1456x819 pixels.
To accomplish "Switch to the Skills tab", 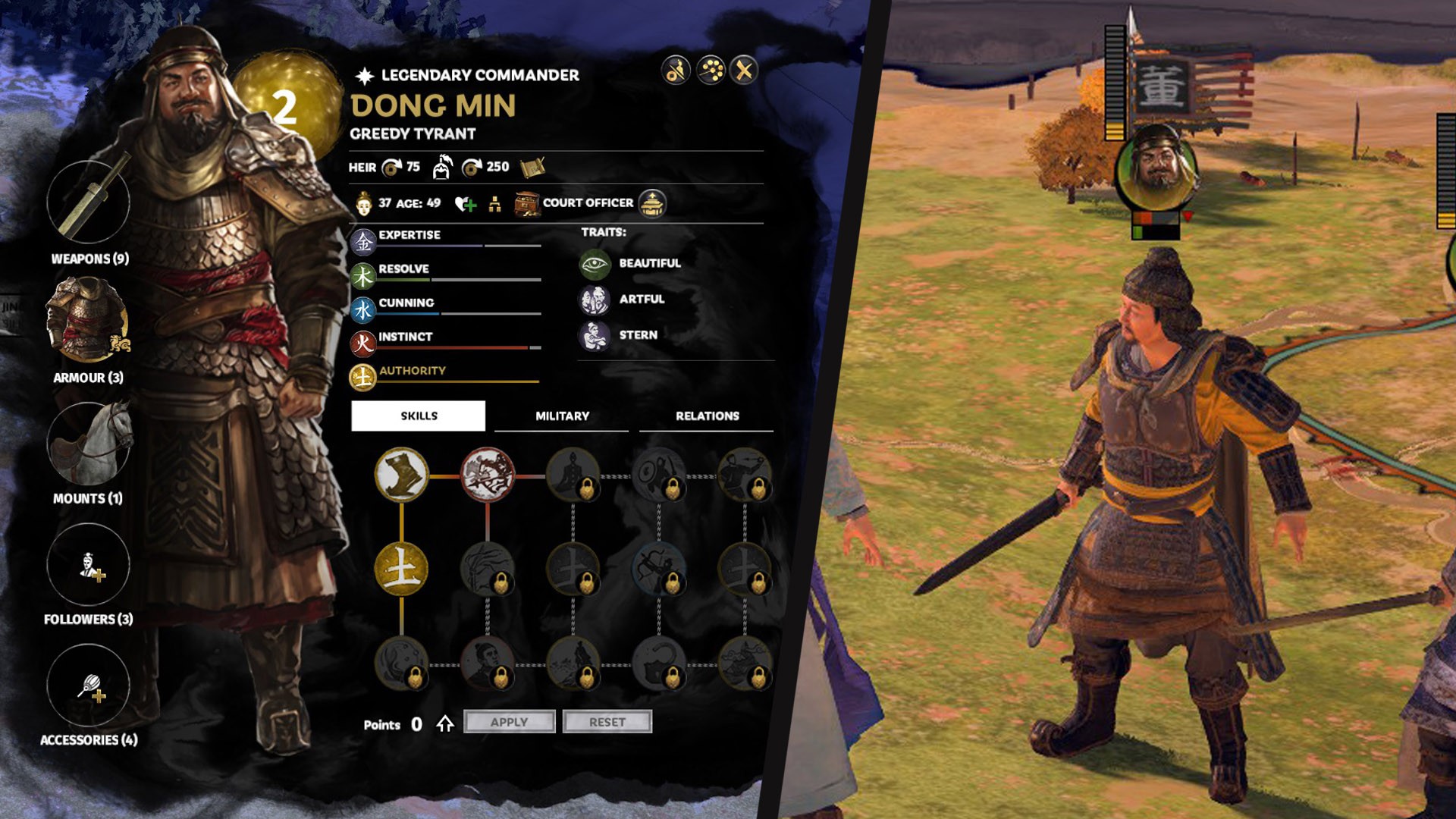I will coord(419,416).
